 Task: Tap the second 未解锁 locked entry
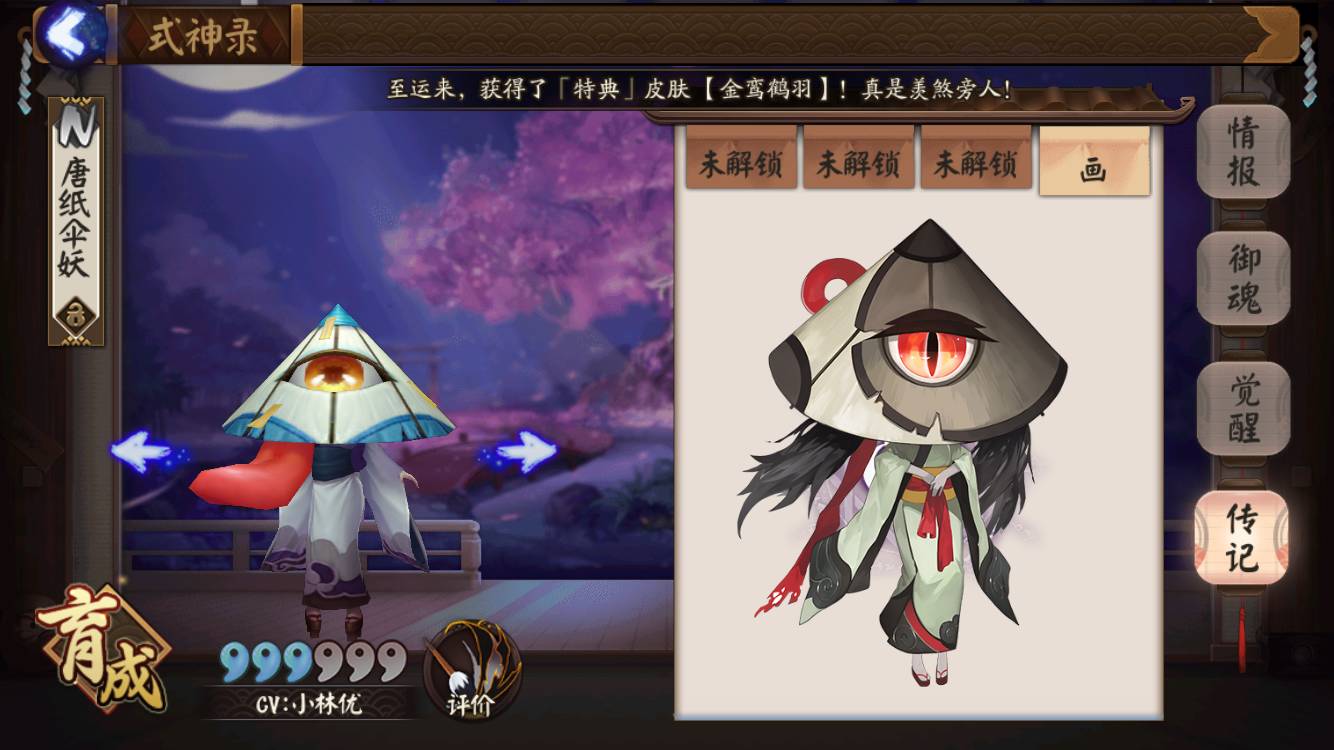pyautogui.click(x=859, y=162)
